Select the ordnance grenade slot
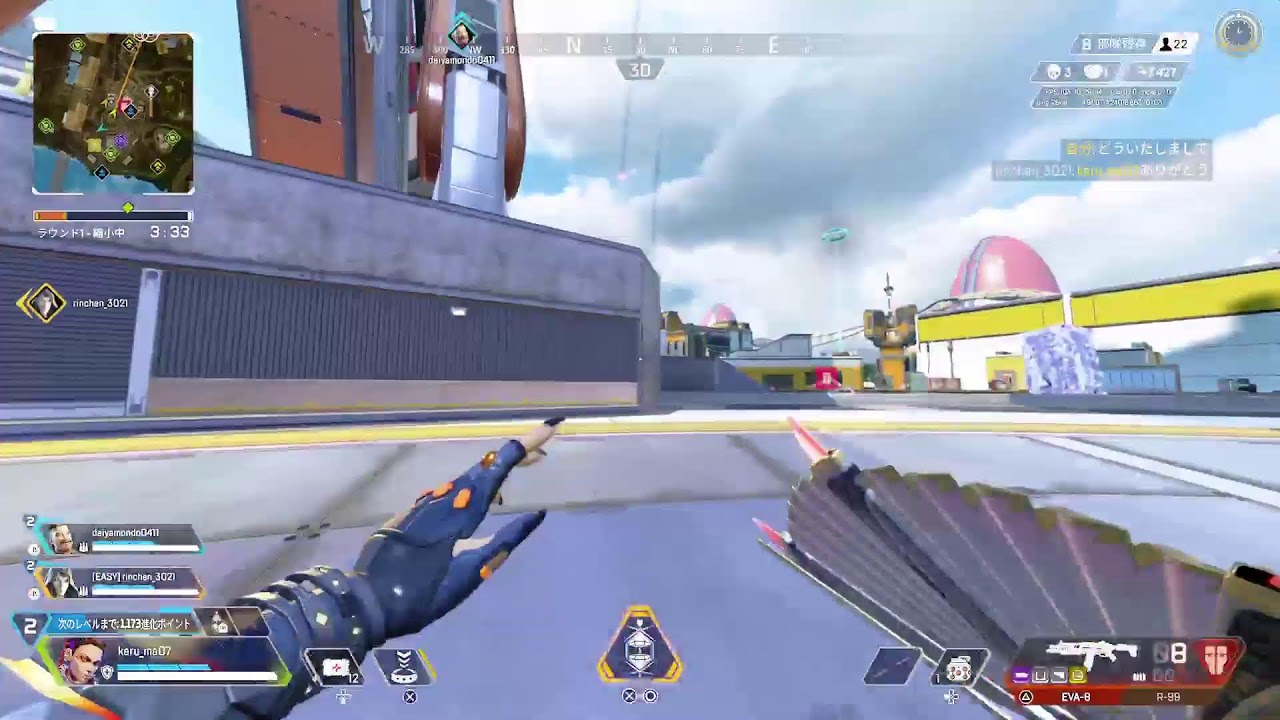 click(959, 668)
